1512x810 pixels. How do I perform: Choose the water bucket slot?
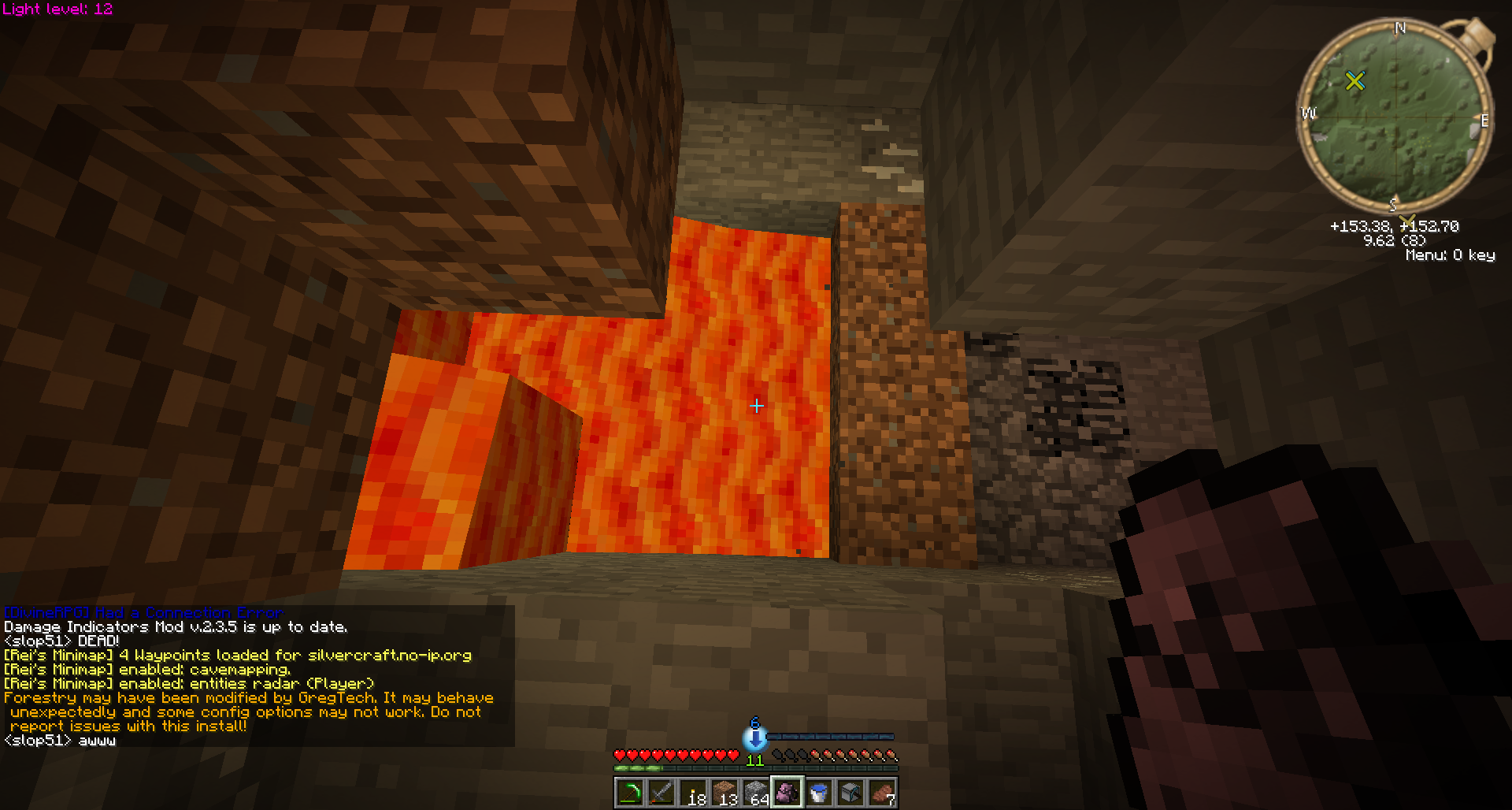tap(818, 793)
